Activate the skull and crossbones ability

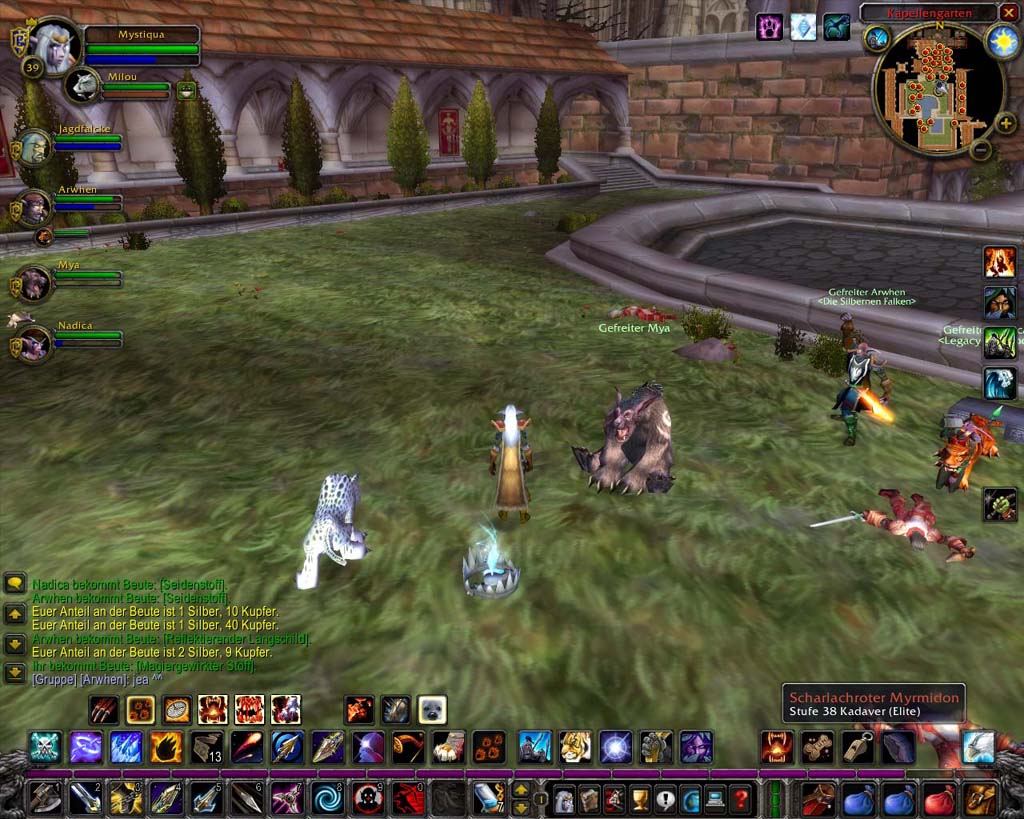44,746
